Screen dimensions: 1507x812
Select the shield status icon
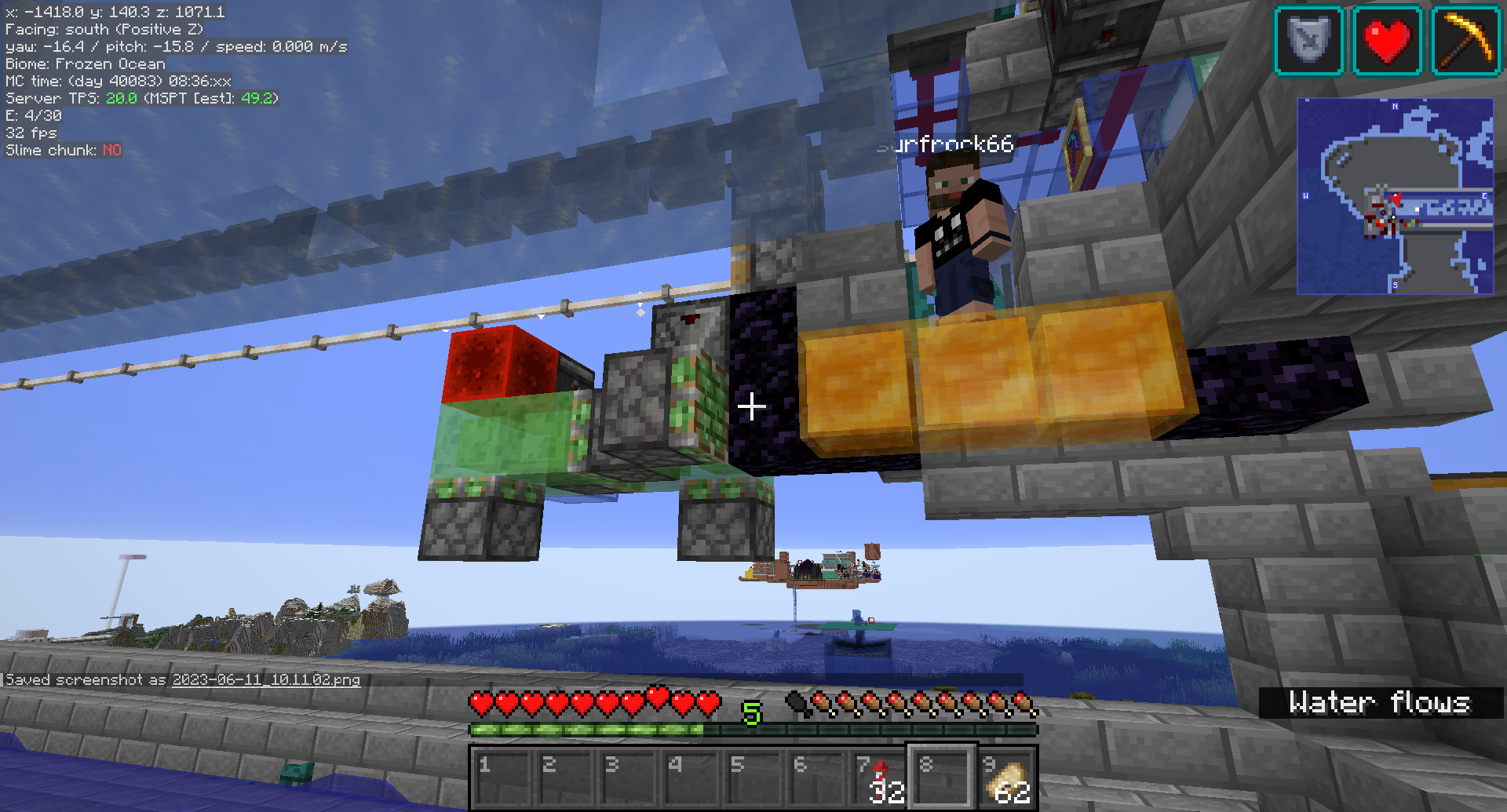pyautogui.click(x=1308, y=41)
